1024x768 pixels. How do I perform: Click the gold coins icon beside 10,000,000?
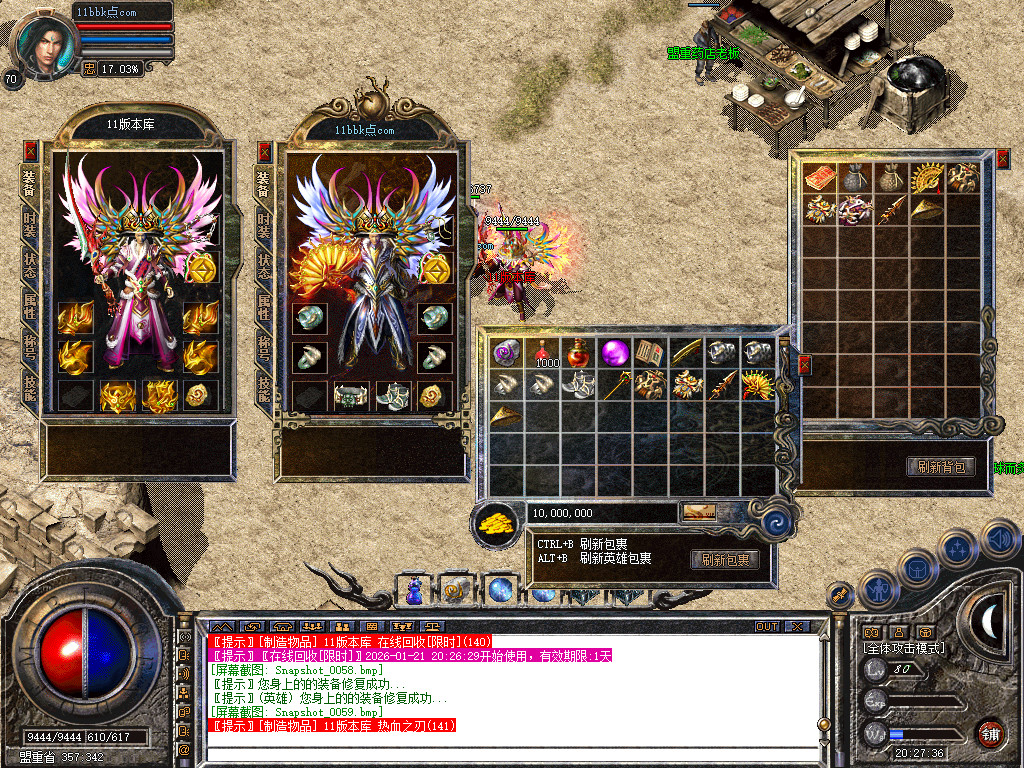point(495,522)
